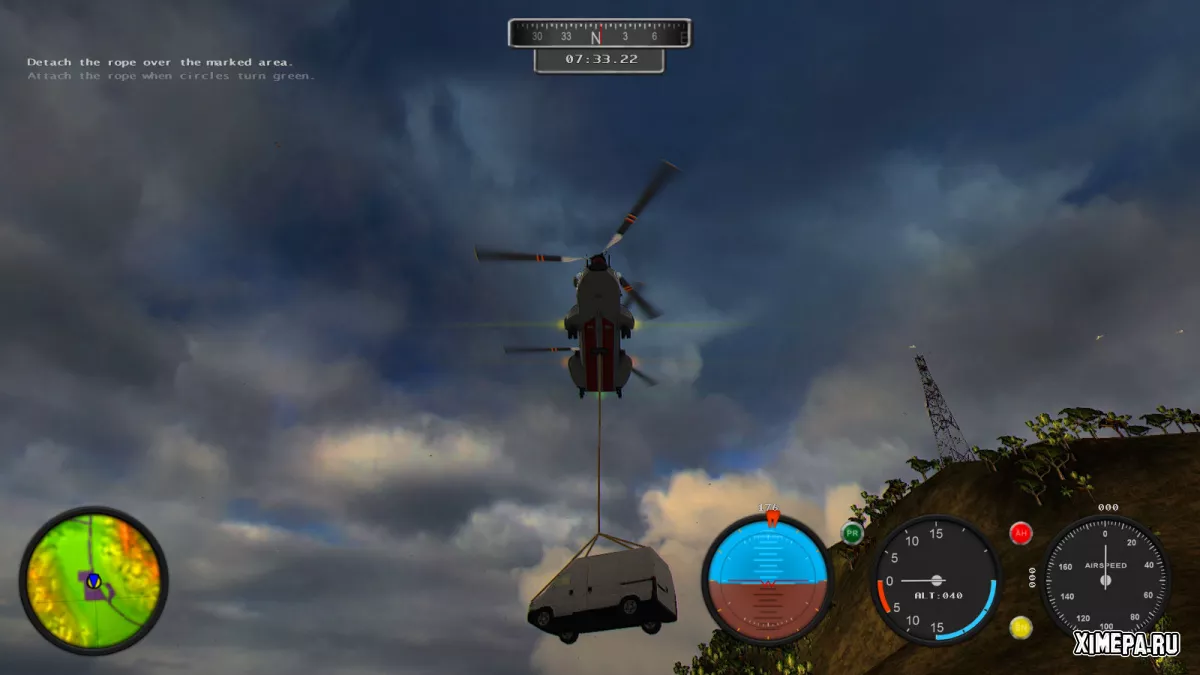Image resolution: width=1200 pixels, height=675 pixels.
Task: Select the AIRSPEED gauge
Action: (1105, 580)
